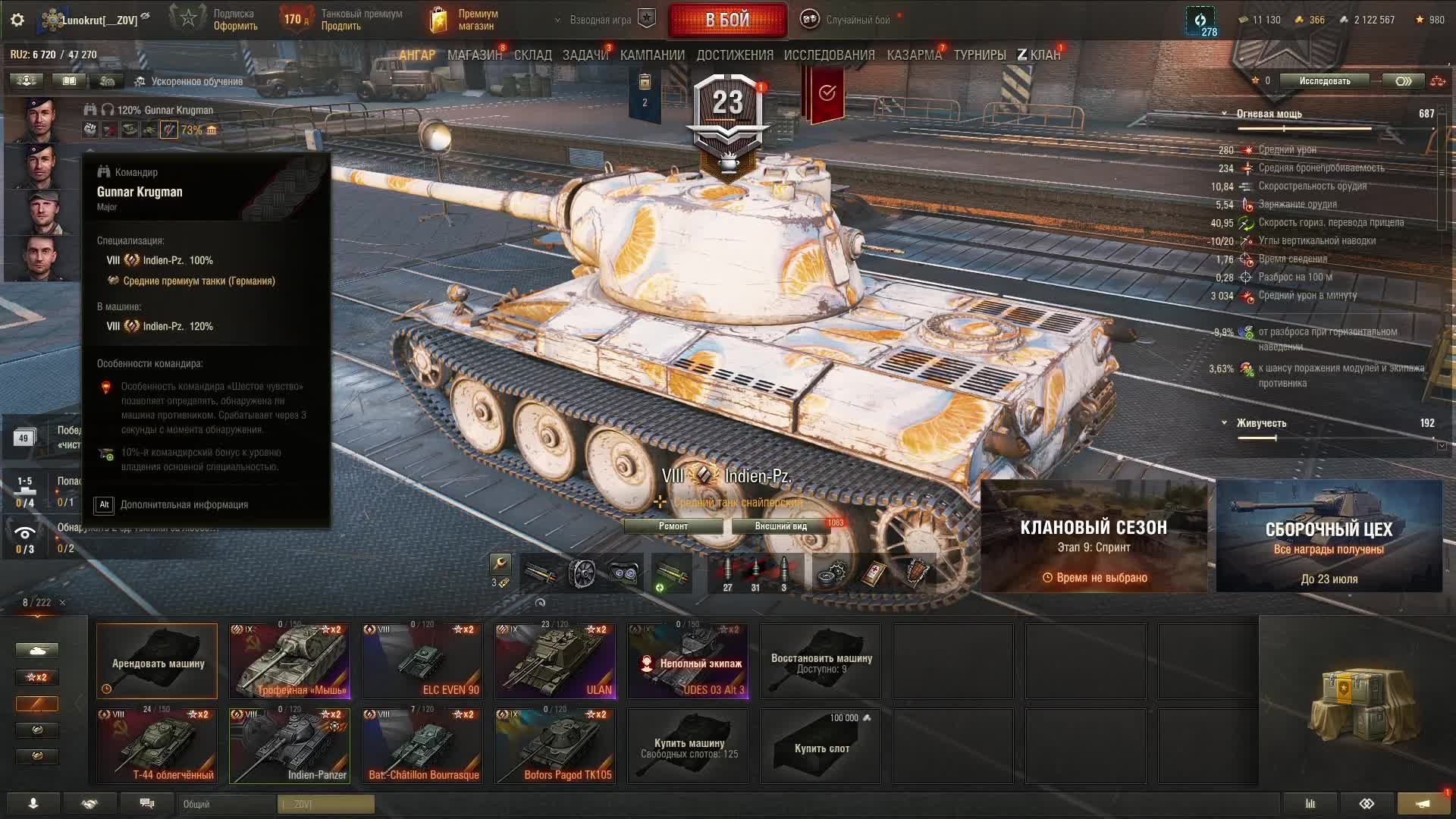The width and height of the screenshot is (1456, 819).
Task: Select the ELC EVEN 90 tank
Action: (422, 661)
